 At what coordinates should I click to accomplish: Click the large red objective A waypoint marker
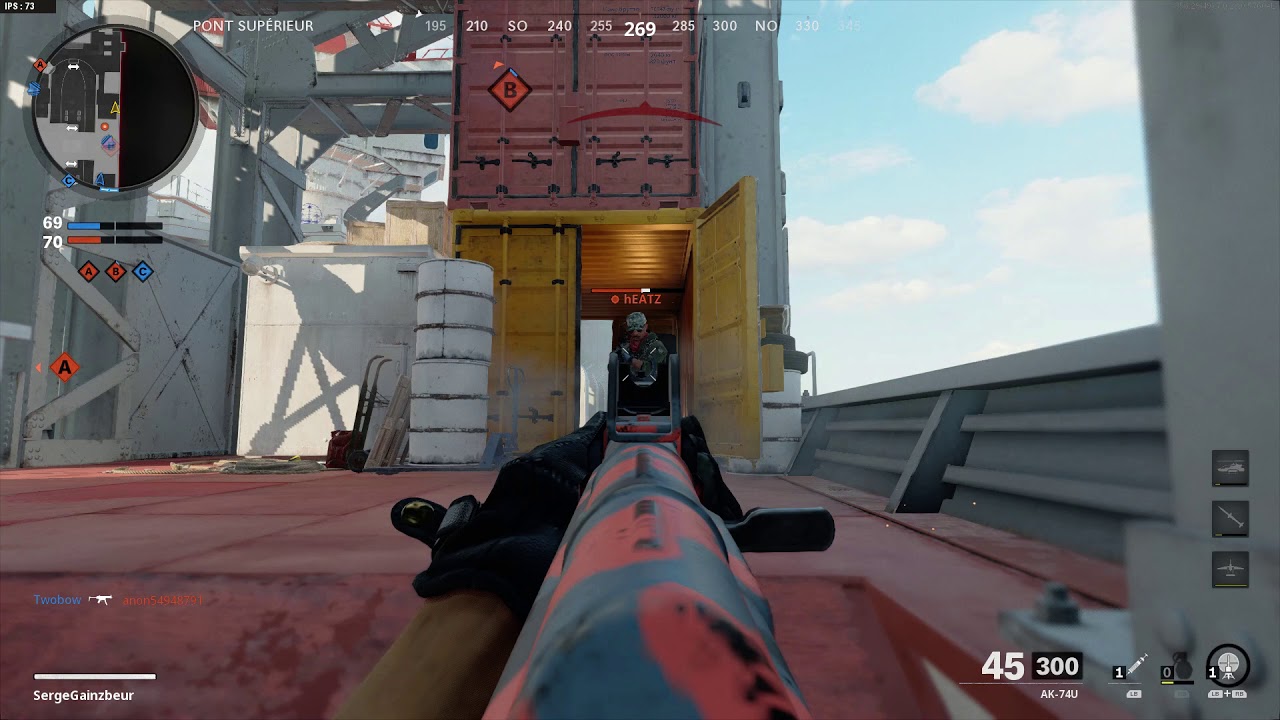point(65,367)
